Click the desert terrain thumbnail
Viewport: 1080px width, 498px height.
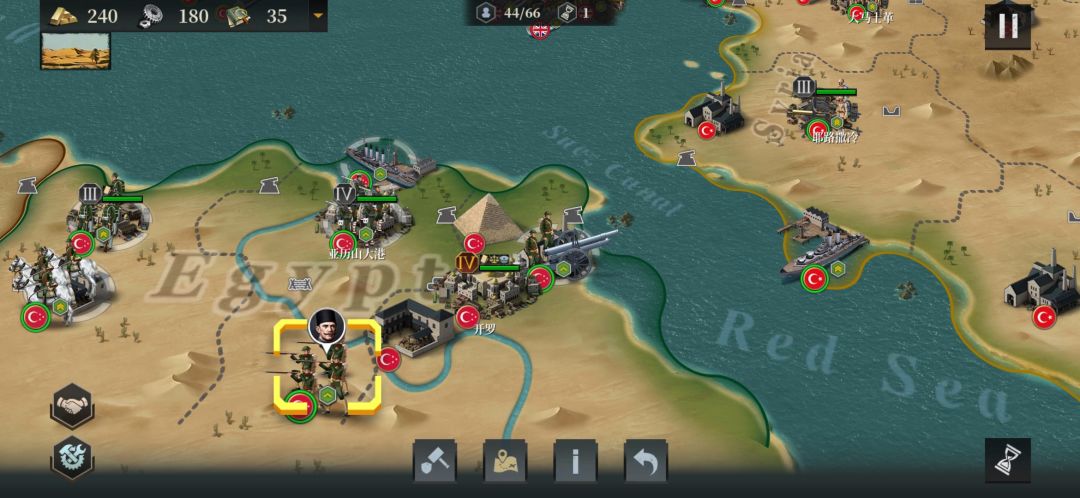75,51
